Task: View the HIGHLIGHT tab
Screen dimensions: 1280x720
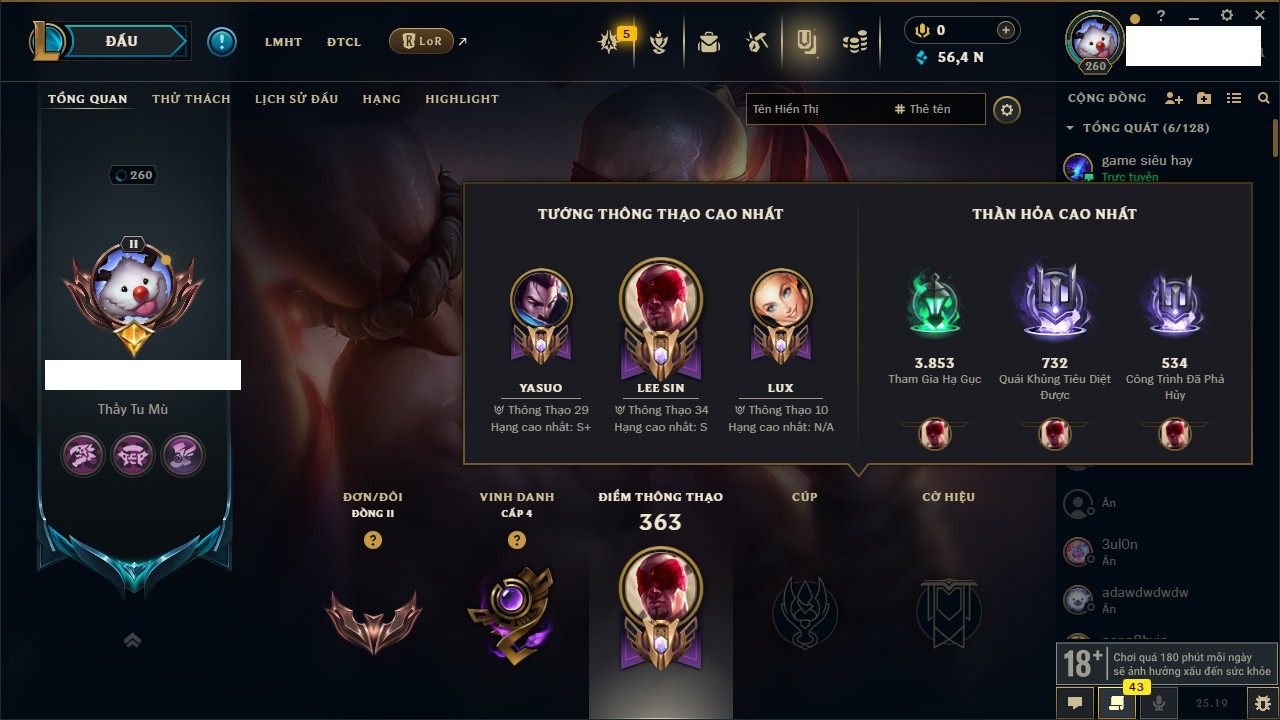Action: coord(461,99)
